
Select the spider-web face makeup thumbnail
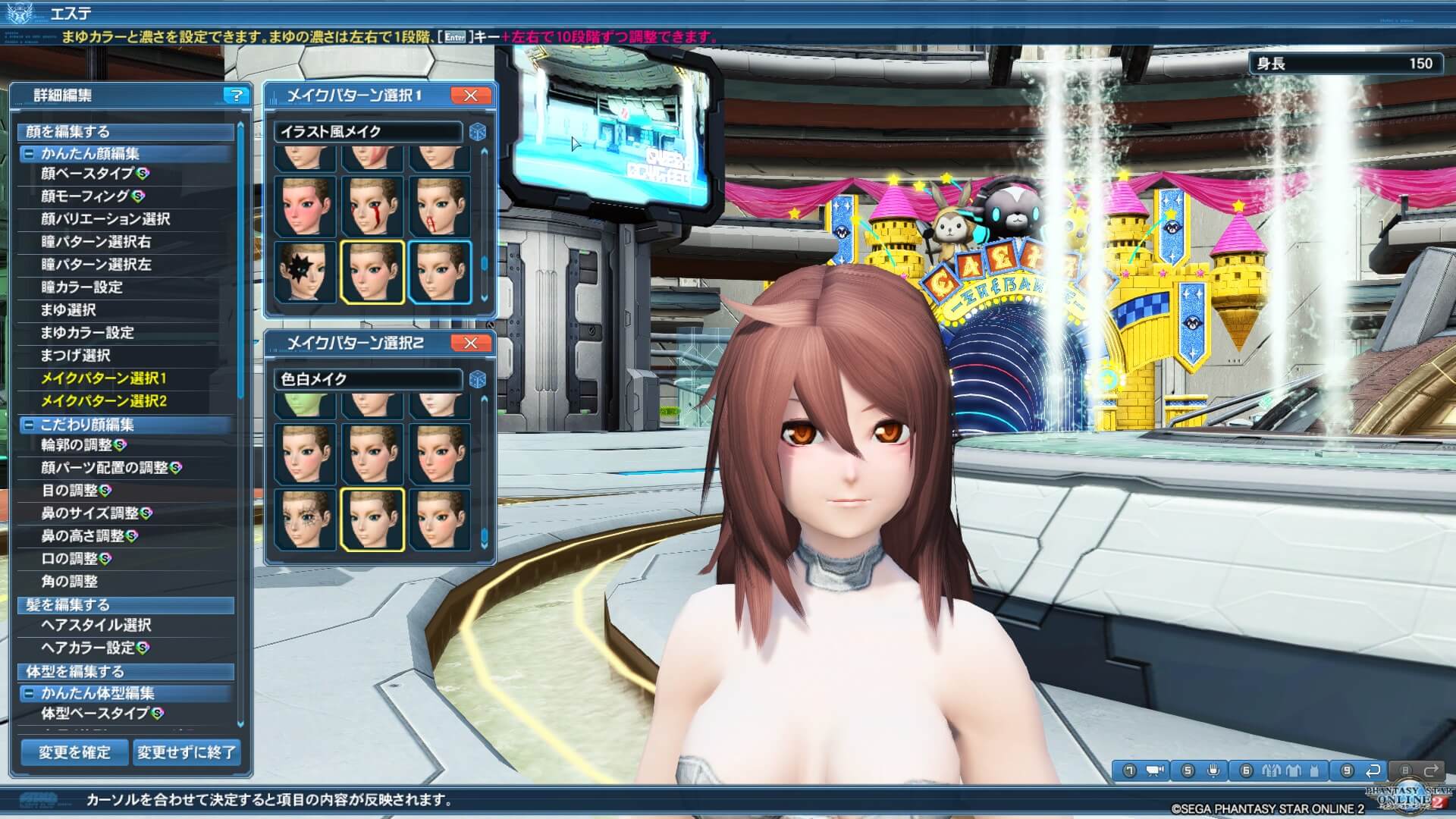tap(306, 519)
